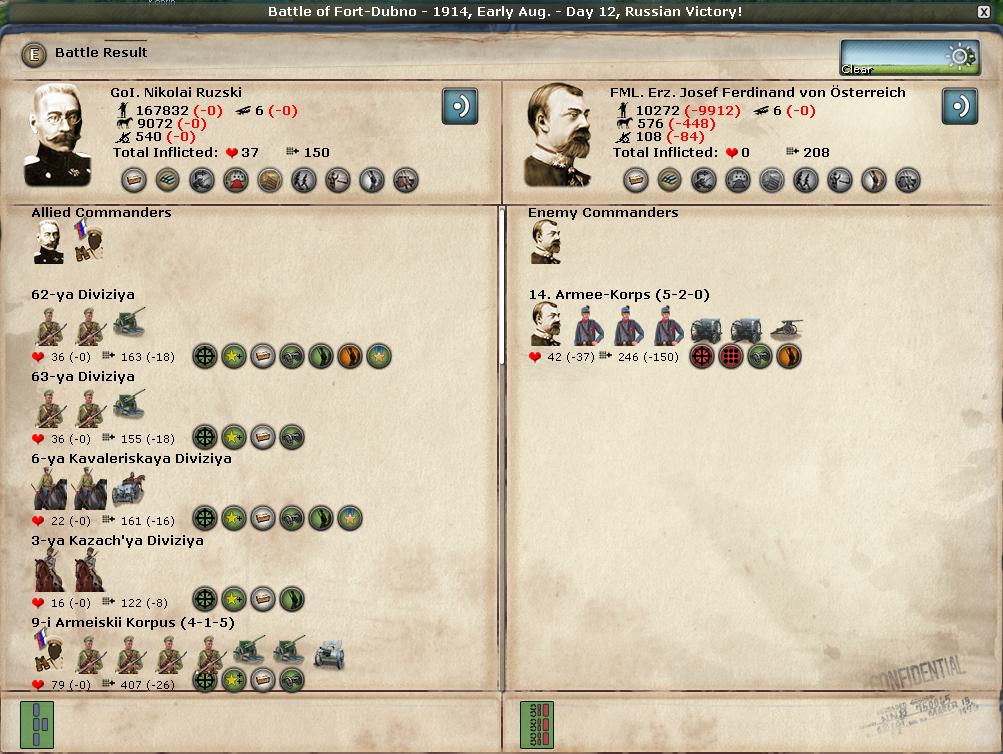Choose the 63-ya Diviziya unit row

point(83,377)
